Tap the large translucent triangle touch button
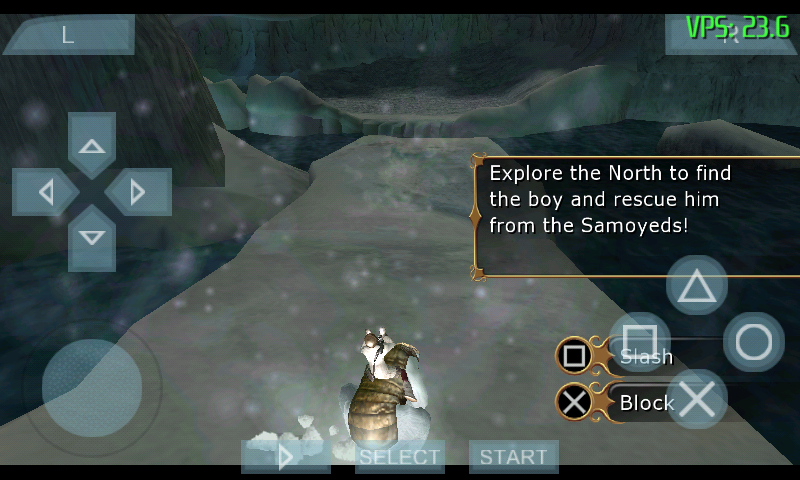This screenshot has height=480, width=800. pyautogui.click(x=697, y=287)
